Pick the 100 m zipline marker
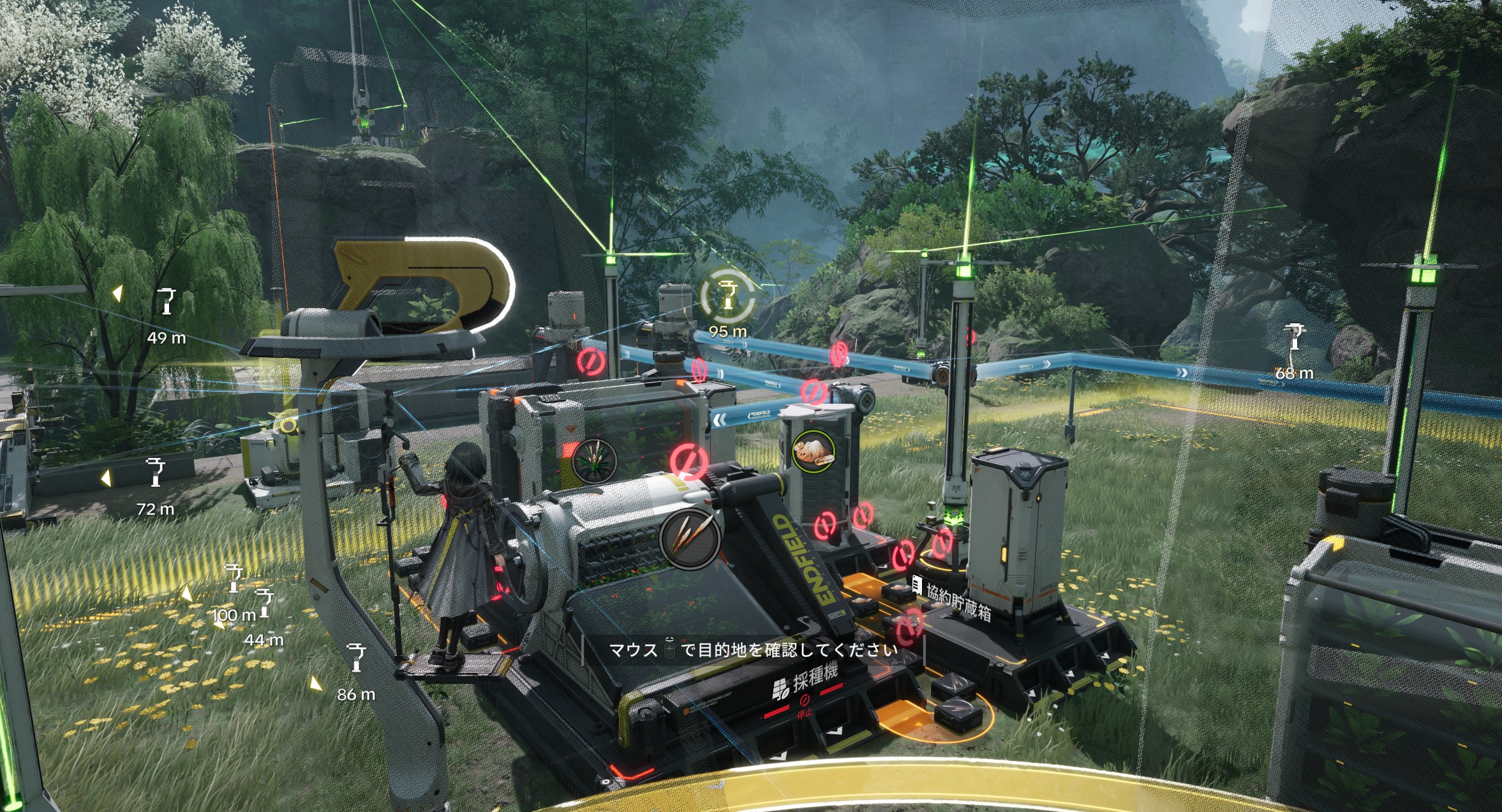Image resolution: width=1502 pixels, height=812 pixels. (234, 578)
